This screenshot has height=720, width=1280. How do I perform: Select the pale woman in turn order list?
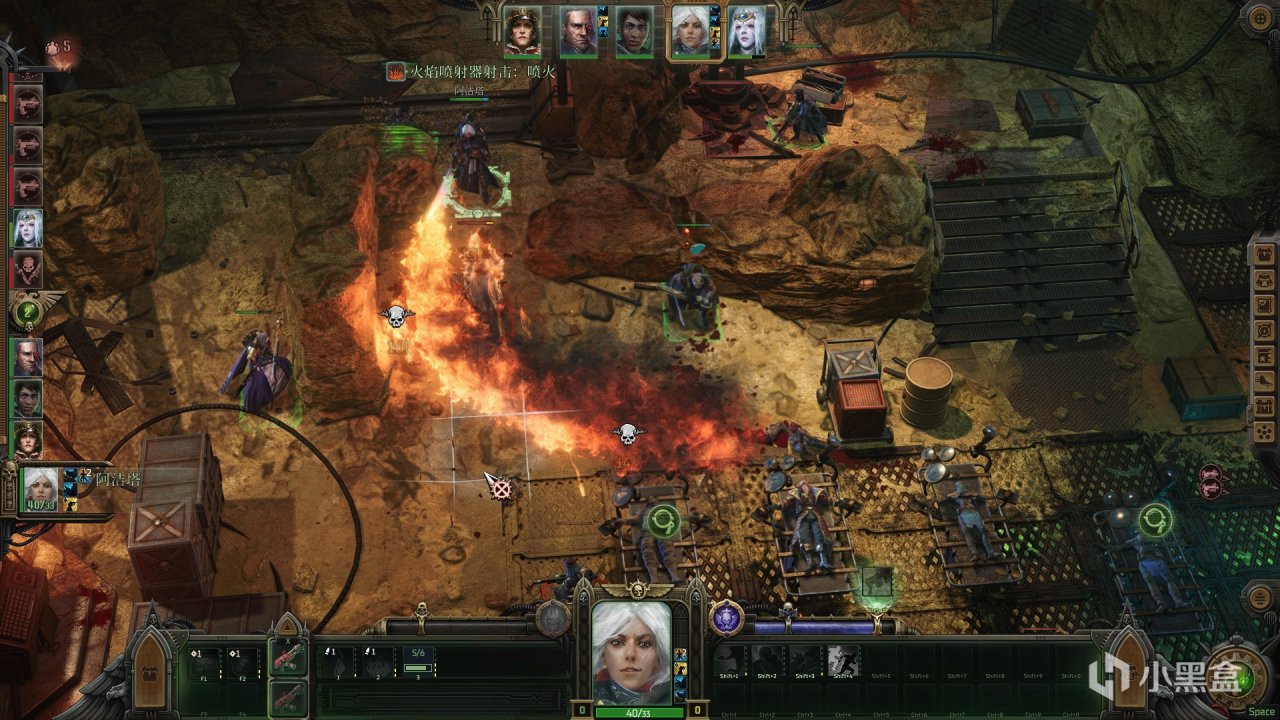(27, 227)
